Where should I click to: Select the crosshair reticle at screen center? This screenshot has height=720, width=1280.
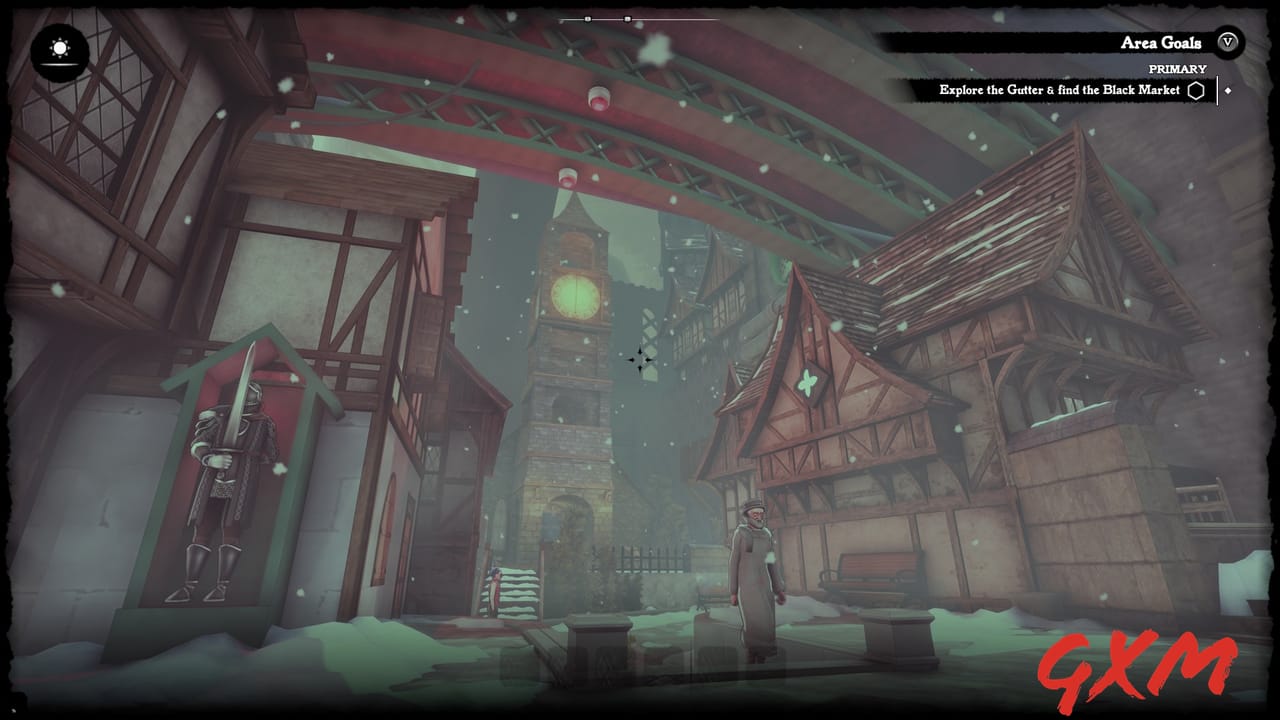coord(642,358)
